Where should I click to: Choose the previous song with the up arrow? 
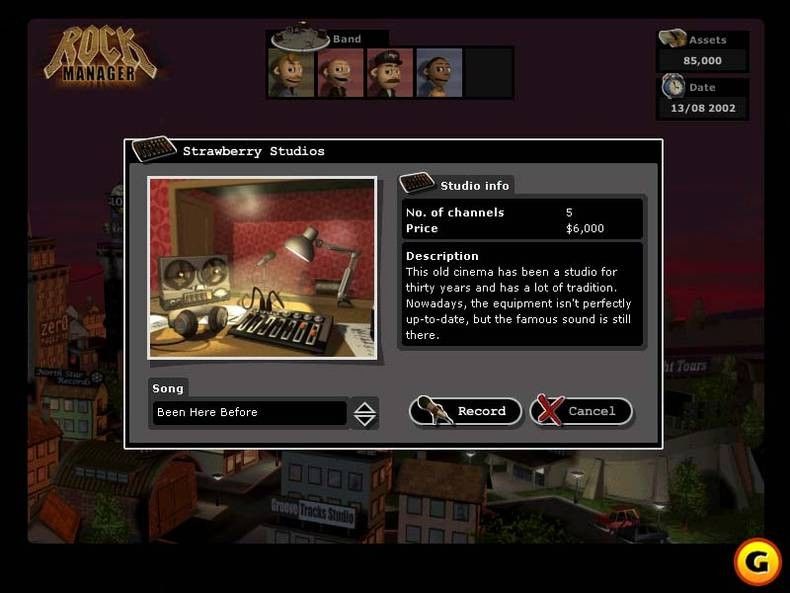365,406
